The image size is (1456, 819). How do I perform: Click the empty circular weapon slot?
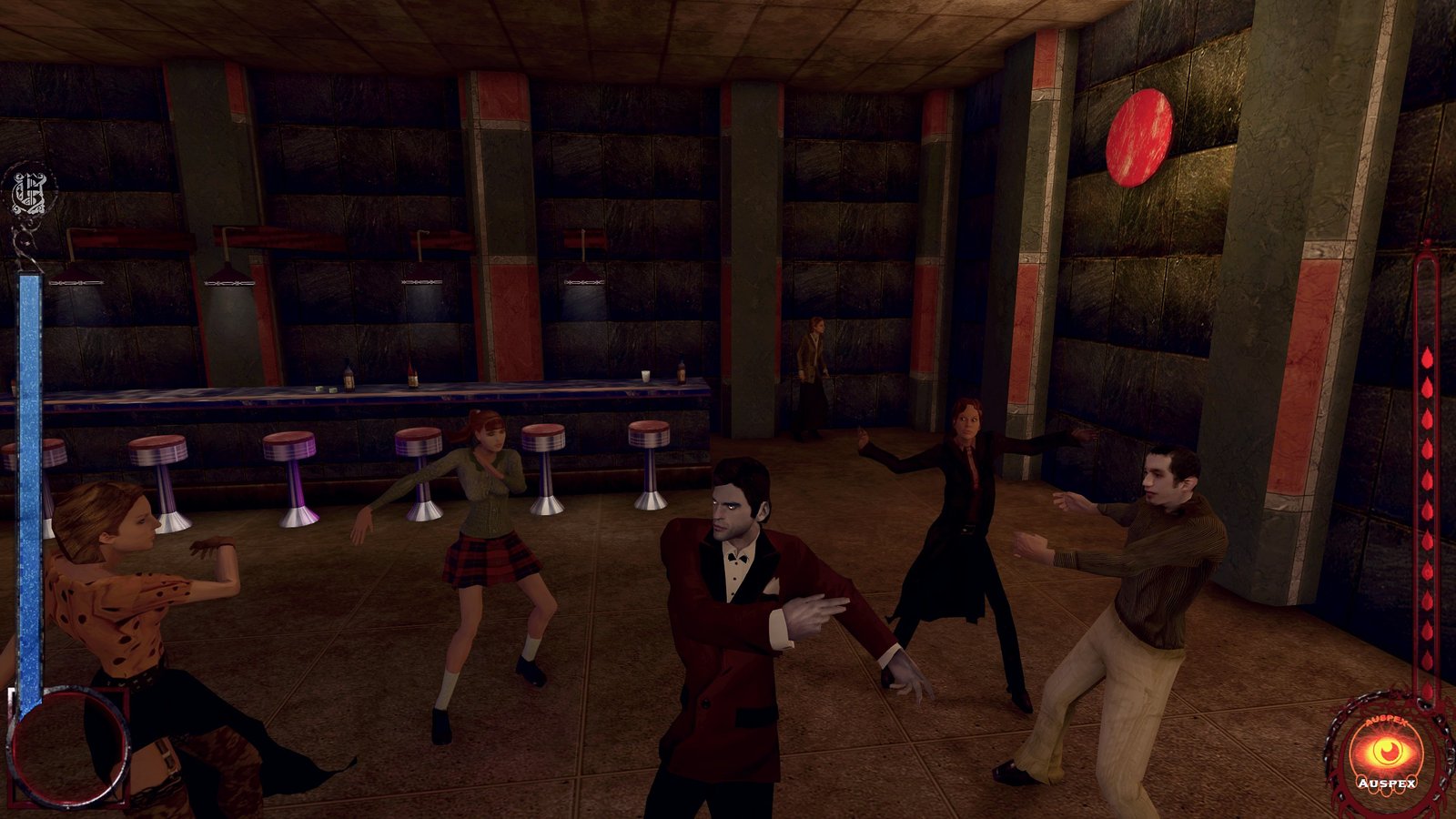point(68,747)
